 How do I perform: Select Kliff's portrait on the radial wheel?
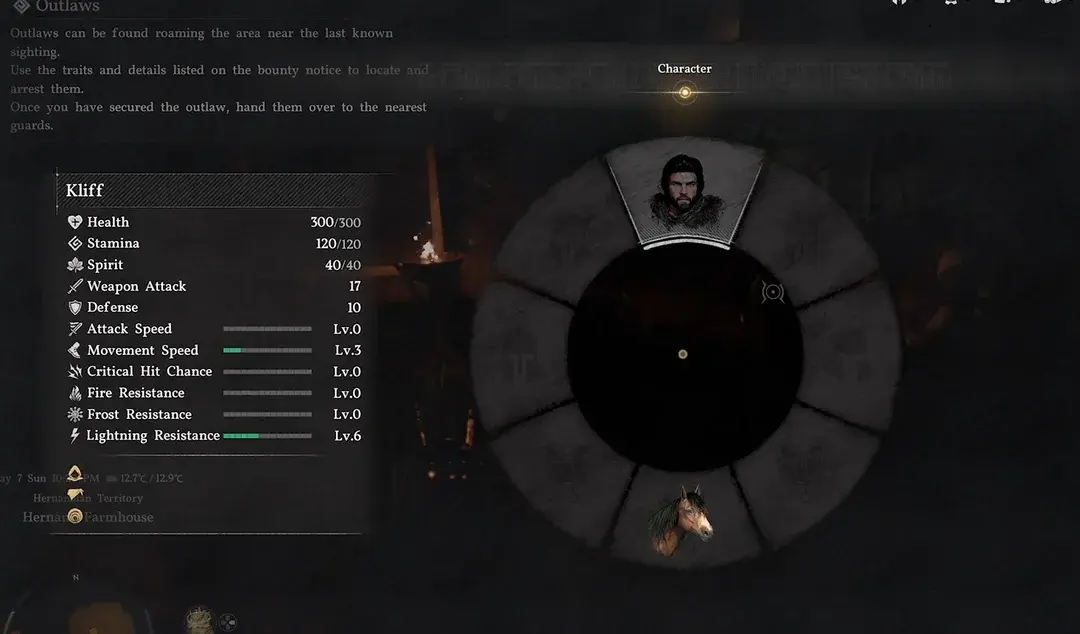coord(684,191)
